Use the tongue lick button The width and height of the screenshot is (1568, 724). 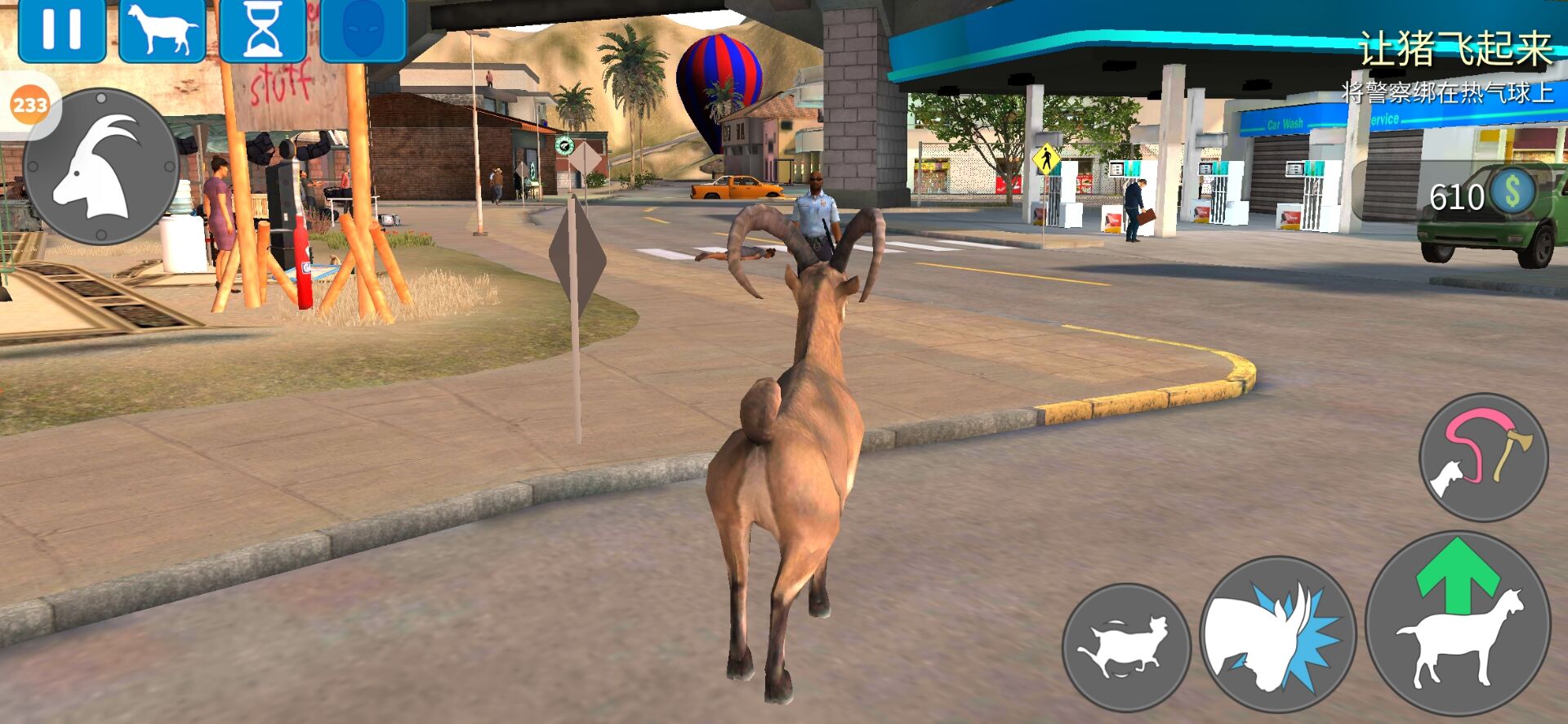(x=1483, y=456)
